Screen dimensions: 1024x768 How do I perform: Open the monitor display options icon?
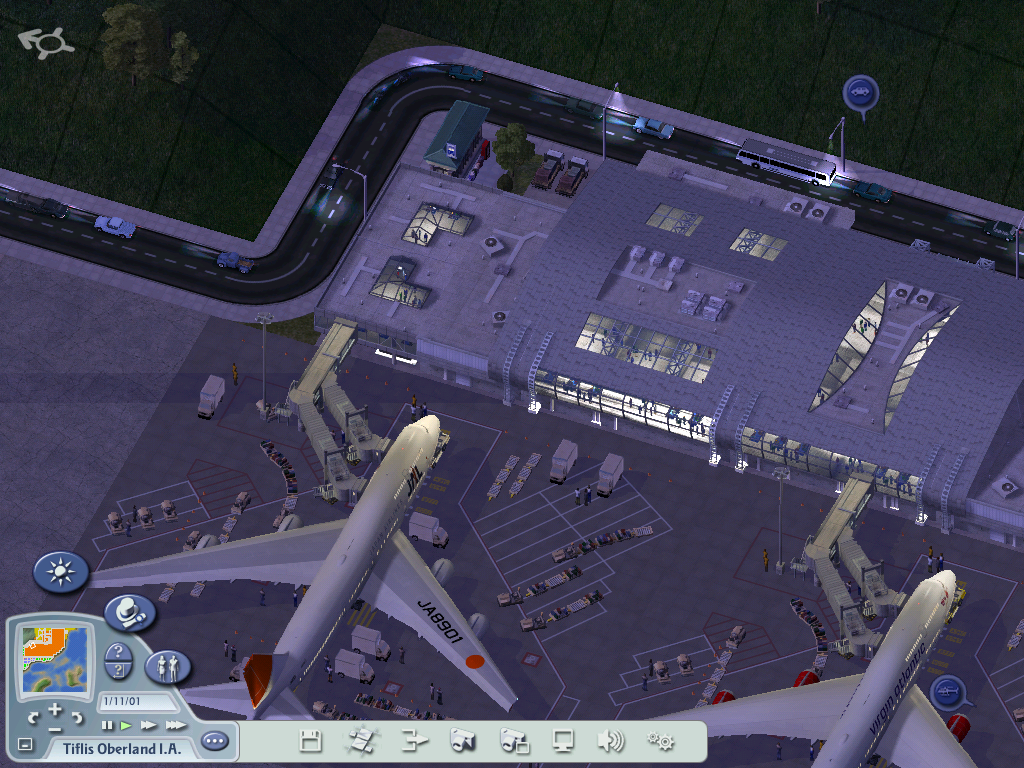(x=563, y=741)
